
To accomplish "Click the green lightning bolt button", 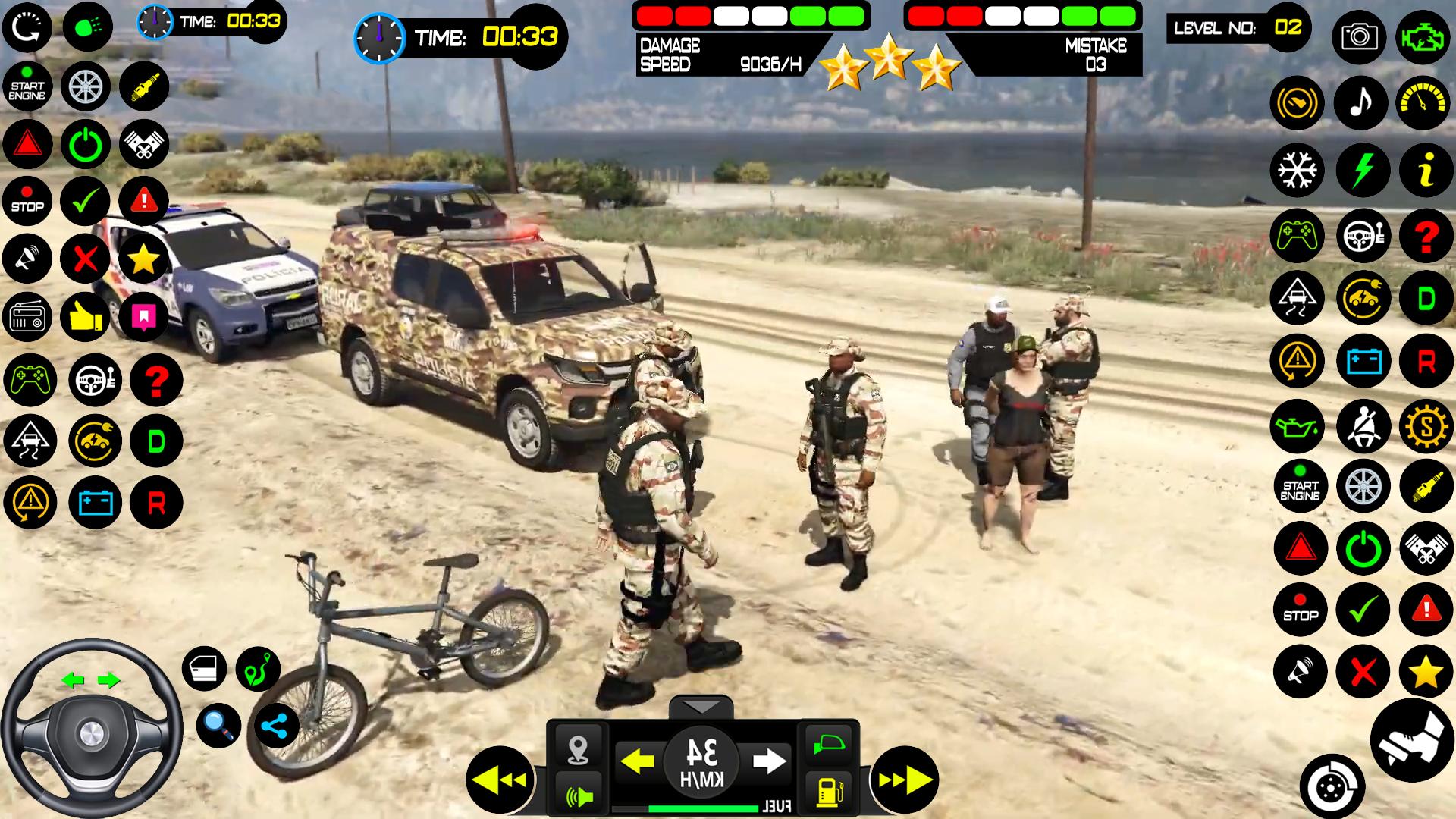I will [1363, 169].
